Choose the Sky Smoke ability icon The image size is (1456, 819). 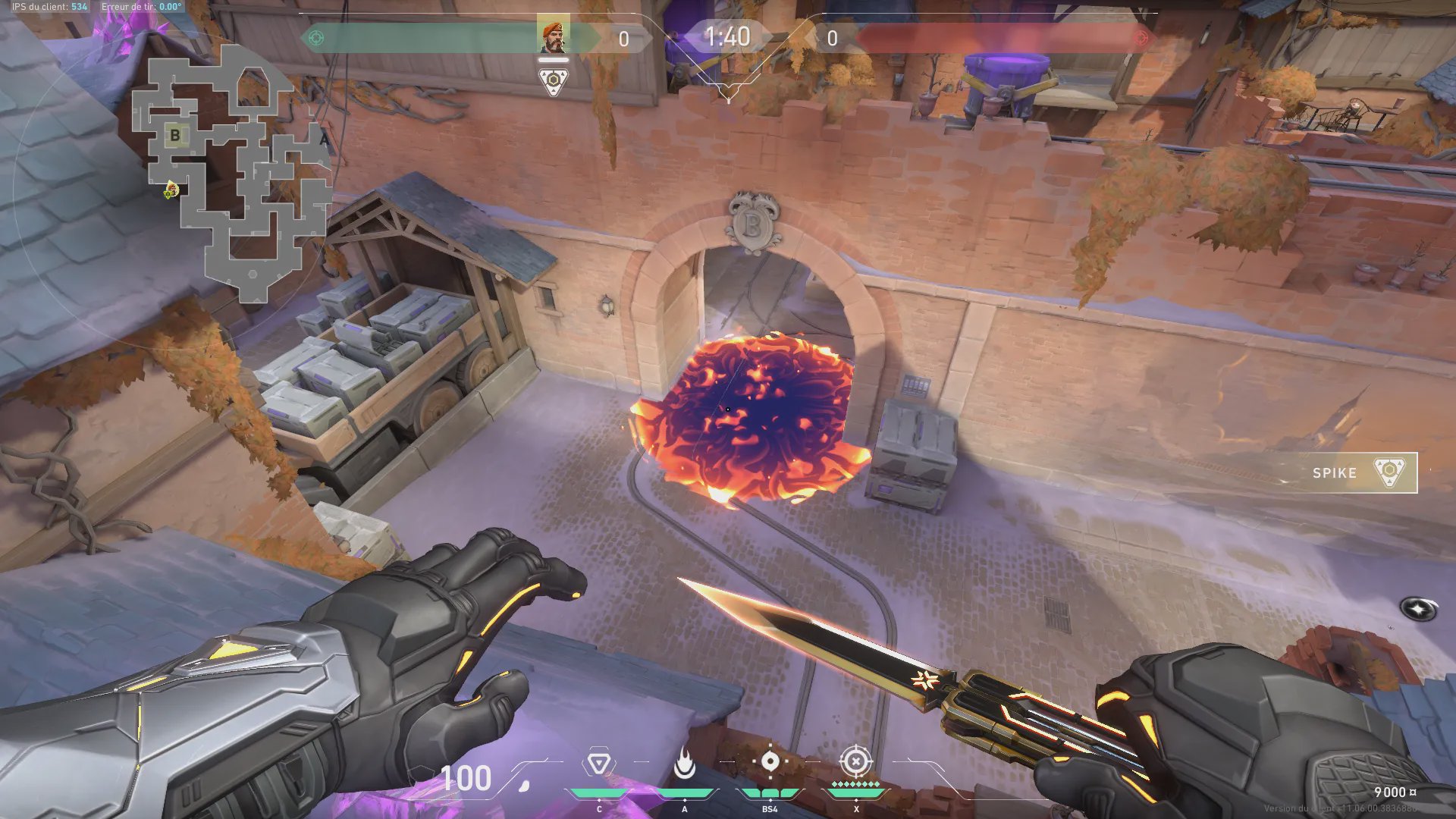(770, 763)
